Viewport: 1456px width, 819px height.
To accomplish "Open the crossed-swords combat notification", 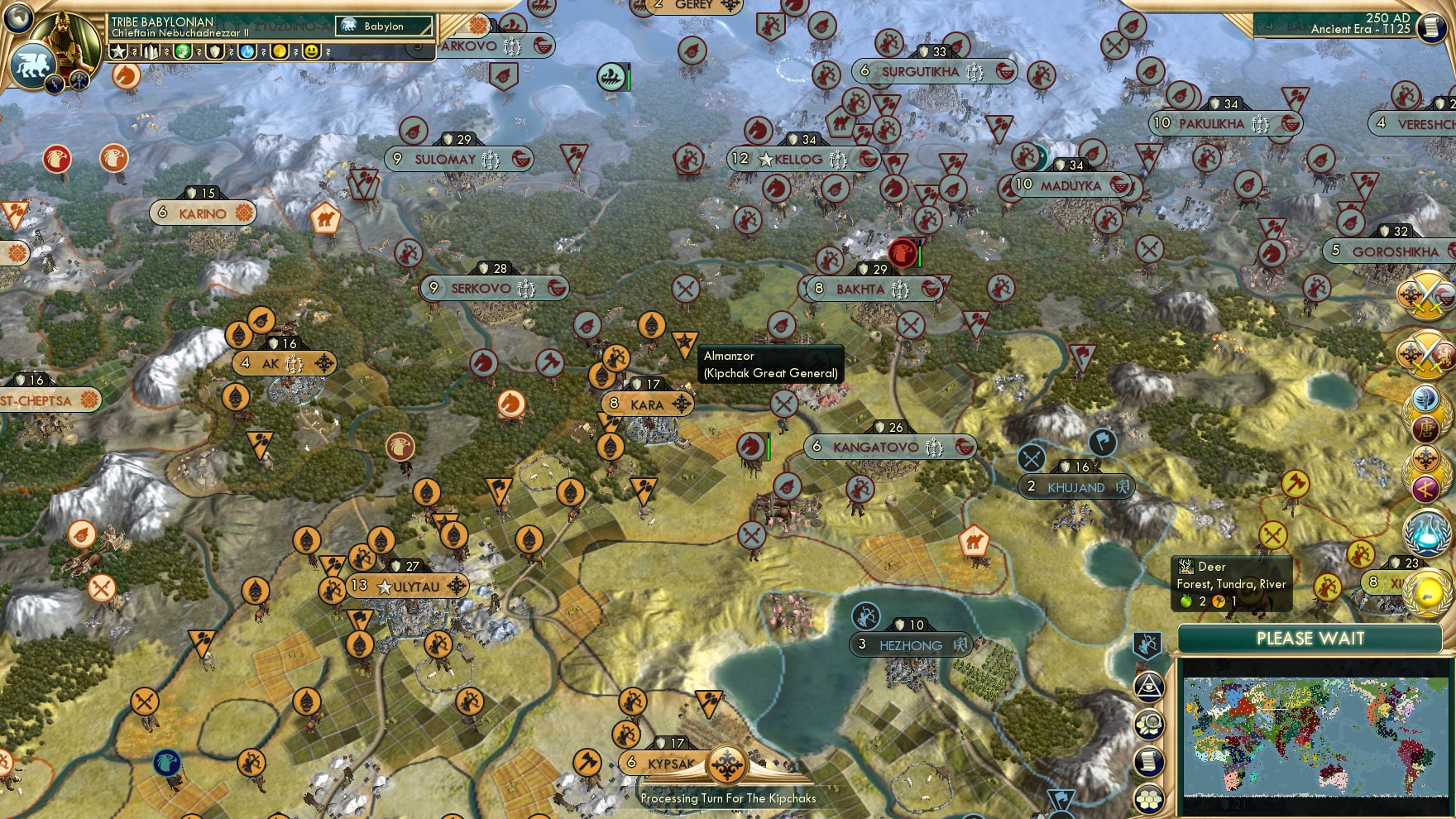I will [x=1425, y=296].
